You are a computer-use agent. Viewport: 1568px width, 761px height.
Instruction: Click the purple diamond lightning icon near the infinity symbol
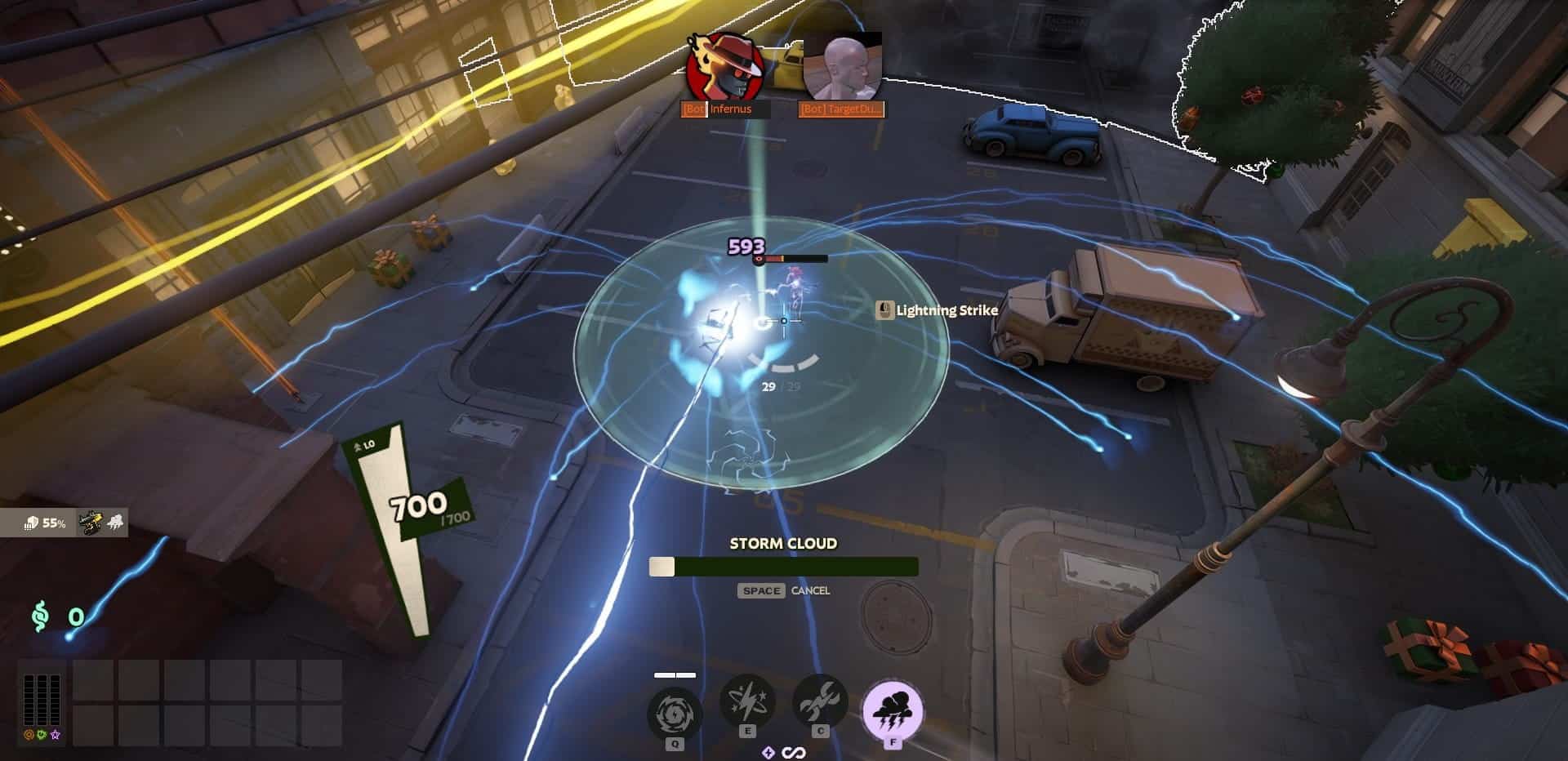coord(768,752)
